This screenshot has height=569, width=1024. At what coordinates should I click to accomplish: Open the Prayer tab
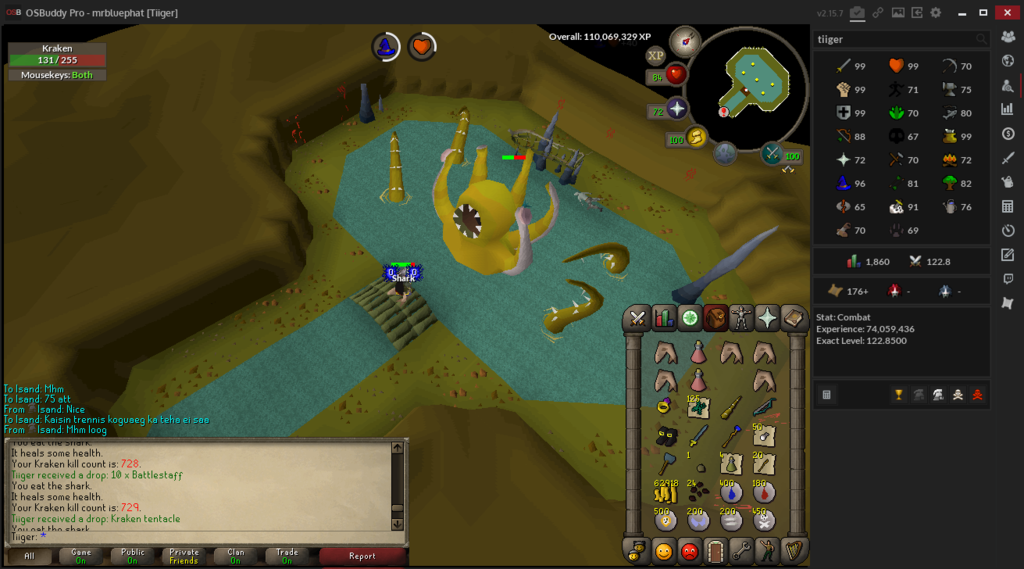point(767,319)
